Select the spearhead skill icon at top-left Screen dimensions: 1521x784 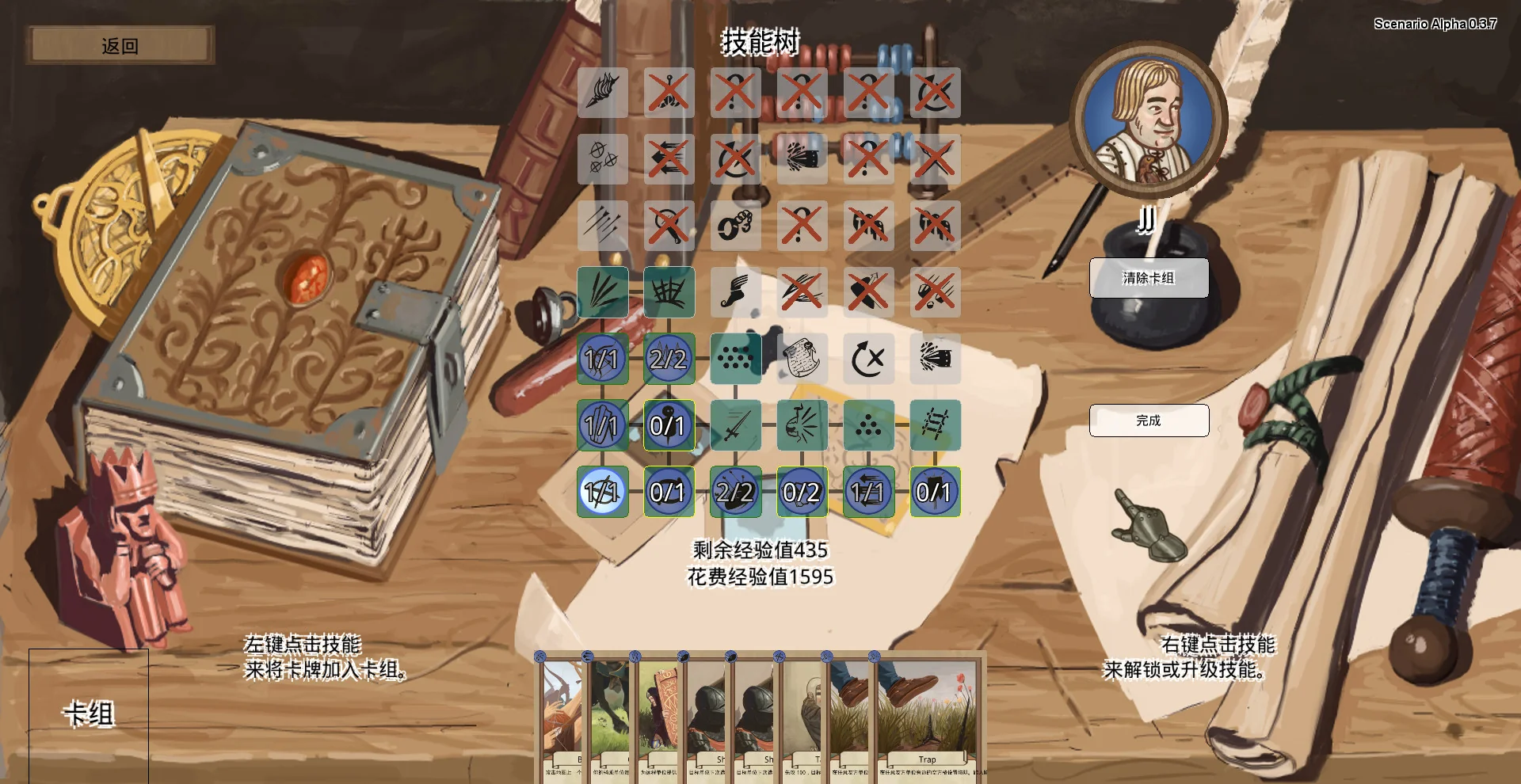pos(602,91)
